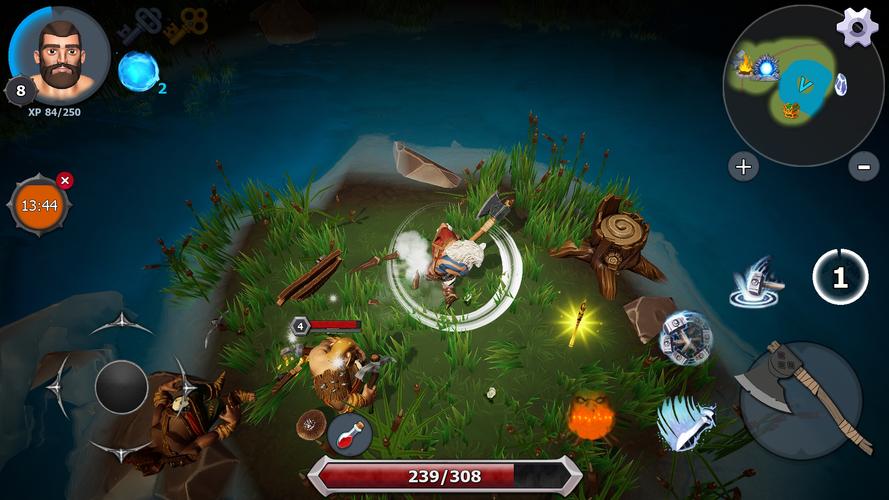Cast the fiery mask ability
The width and height of the screenshot is (889, 500).
pyautogui.click(x=590, y=415)
